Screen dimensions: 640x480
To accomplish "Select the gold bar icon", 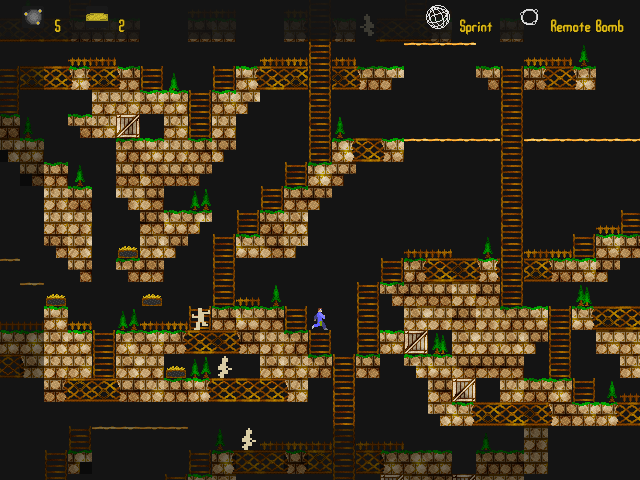I will [97, 17].
